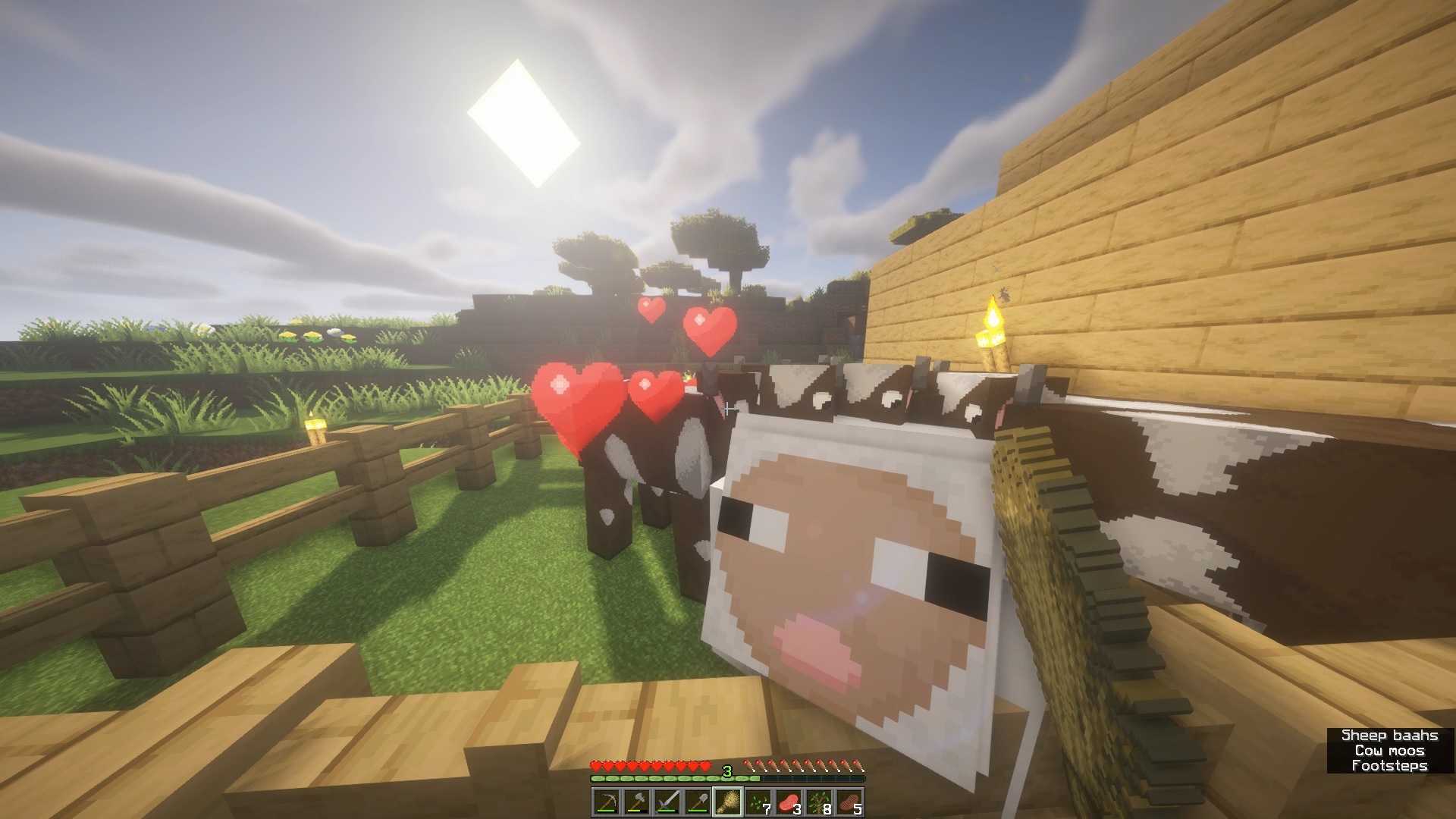Select the axe tool in the hotbar
Screen dimensions: 1456x819
[x=639, y=801]
